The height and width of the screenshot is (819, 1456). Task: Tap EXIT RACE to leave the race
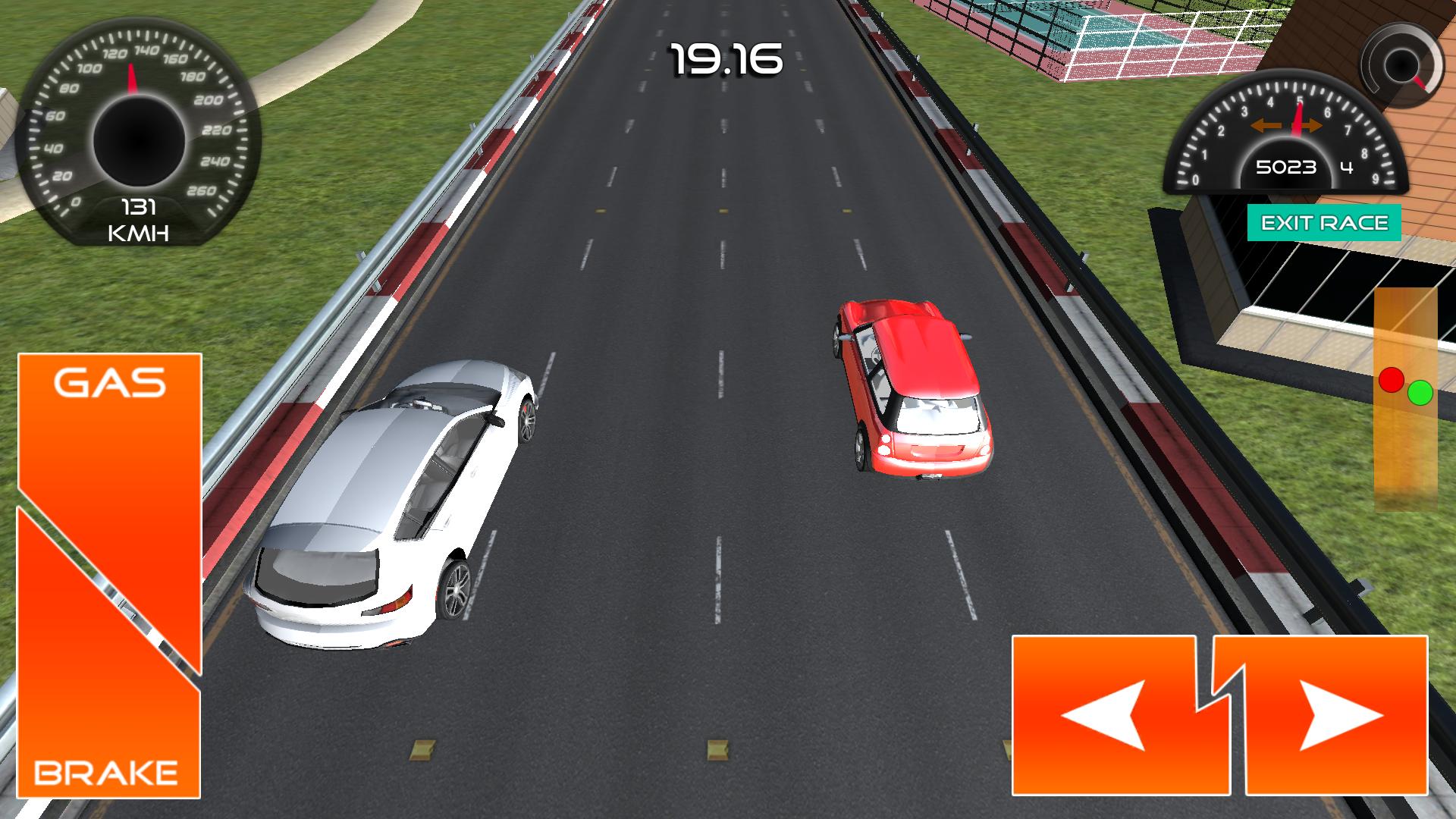(1325, 223)
